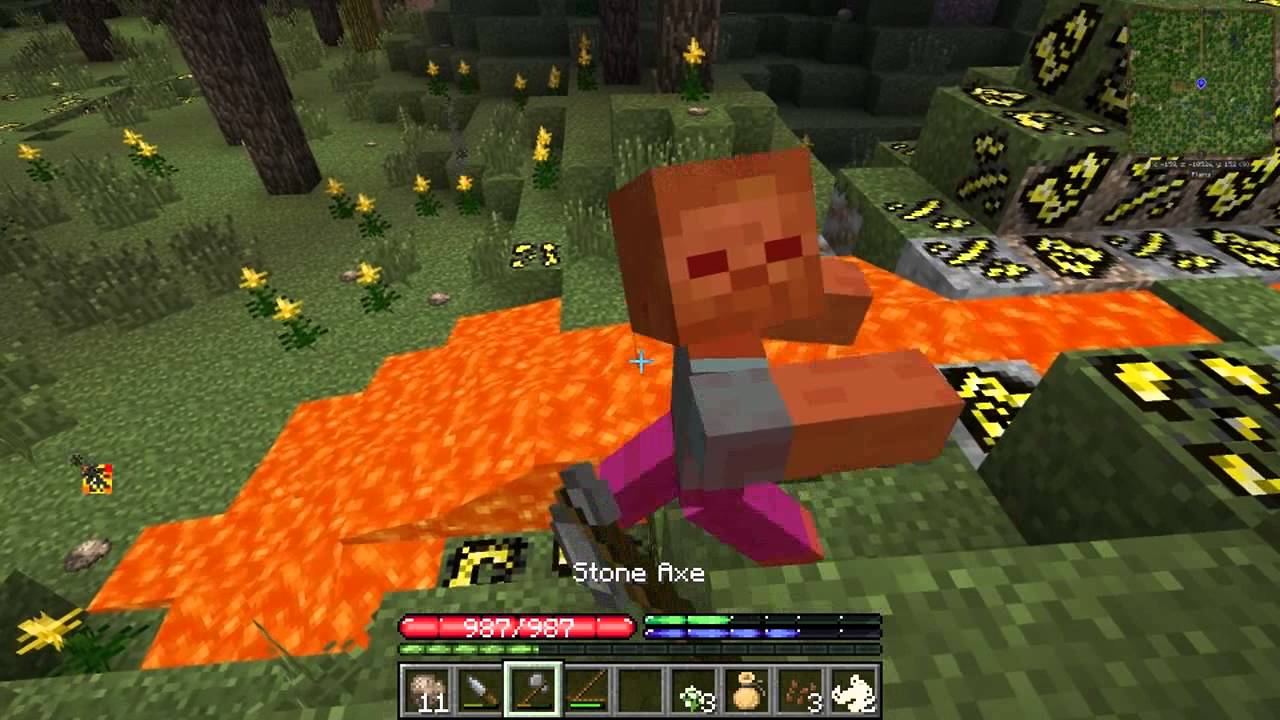Click the crosshair at screen center
This screenshot has height=720, width=1280.
(640, 363)
